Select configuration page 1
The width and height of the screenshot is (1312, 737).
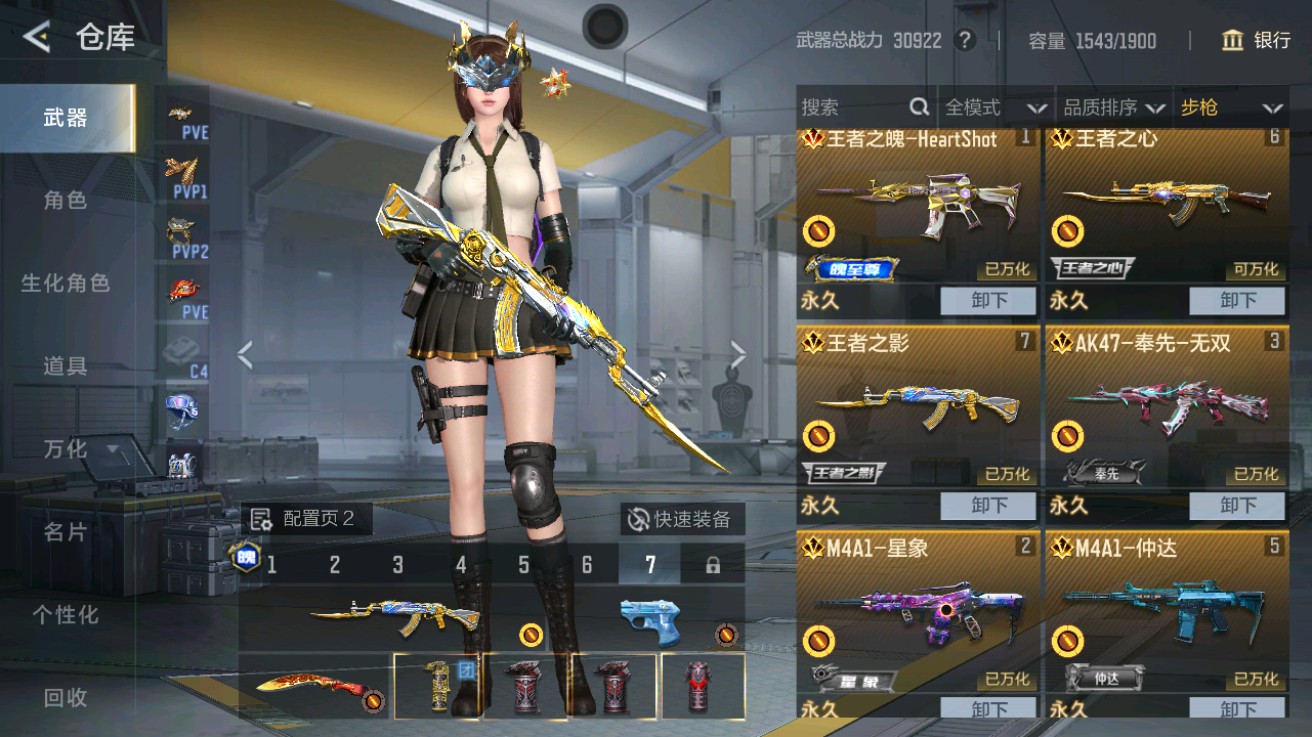[x=272, y=564]
